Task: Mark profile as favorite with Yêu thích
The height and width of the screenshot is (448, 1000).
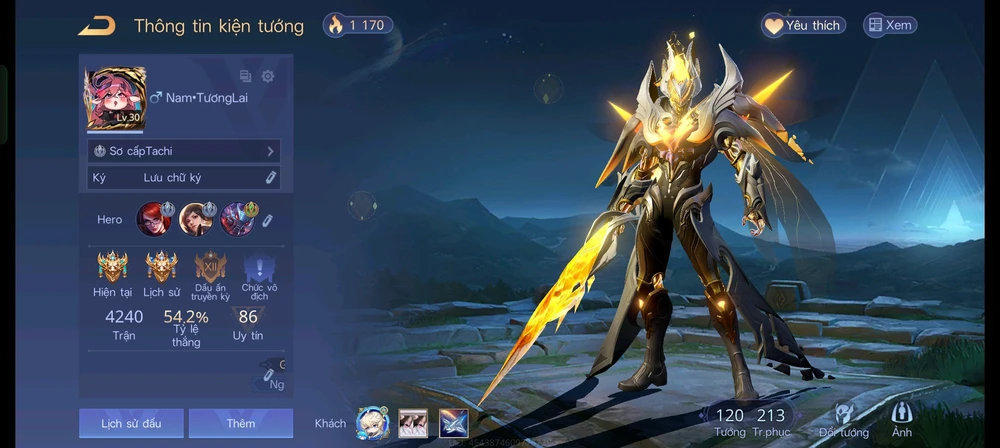Action: (x=803, y=25)
